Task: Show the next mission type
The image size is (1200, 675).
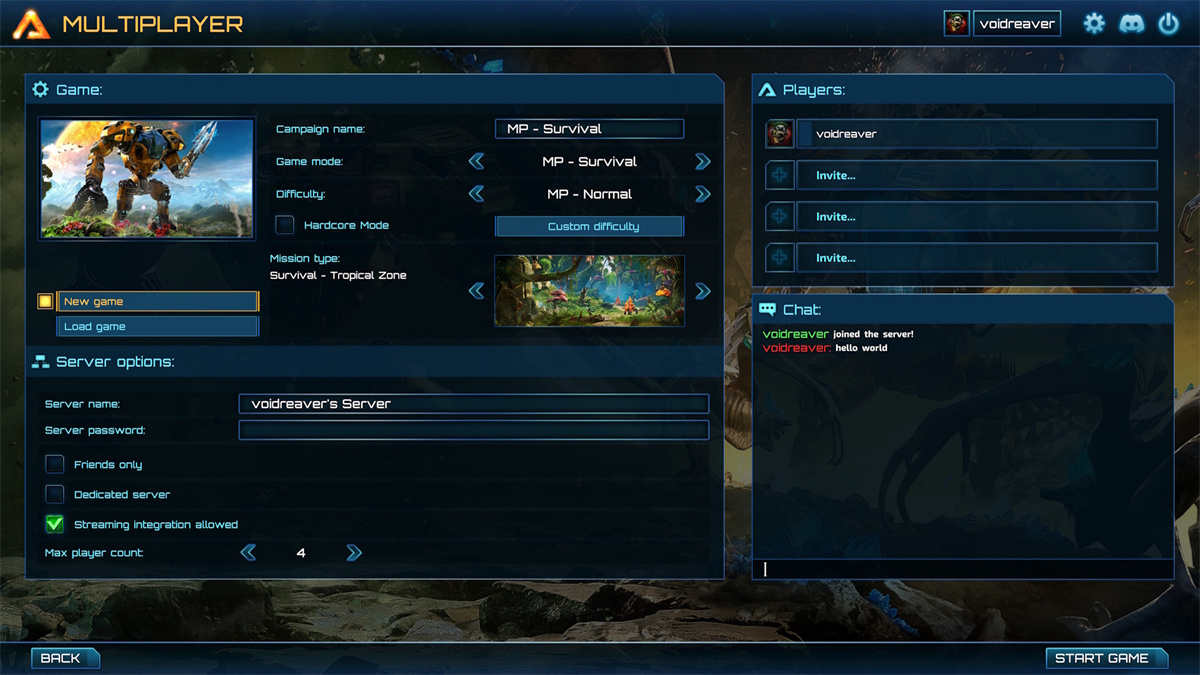Action: click(x=702, y=291)
